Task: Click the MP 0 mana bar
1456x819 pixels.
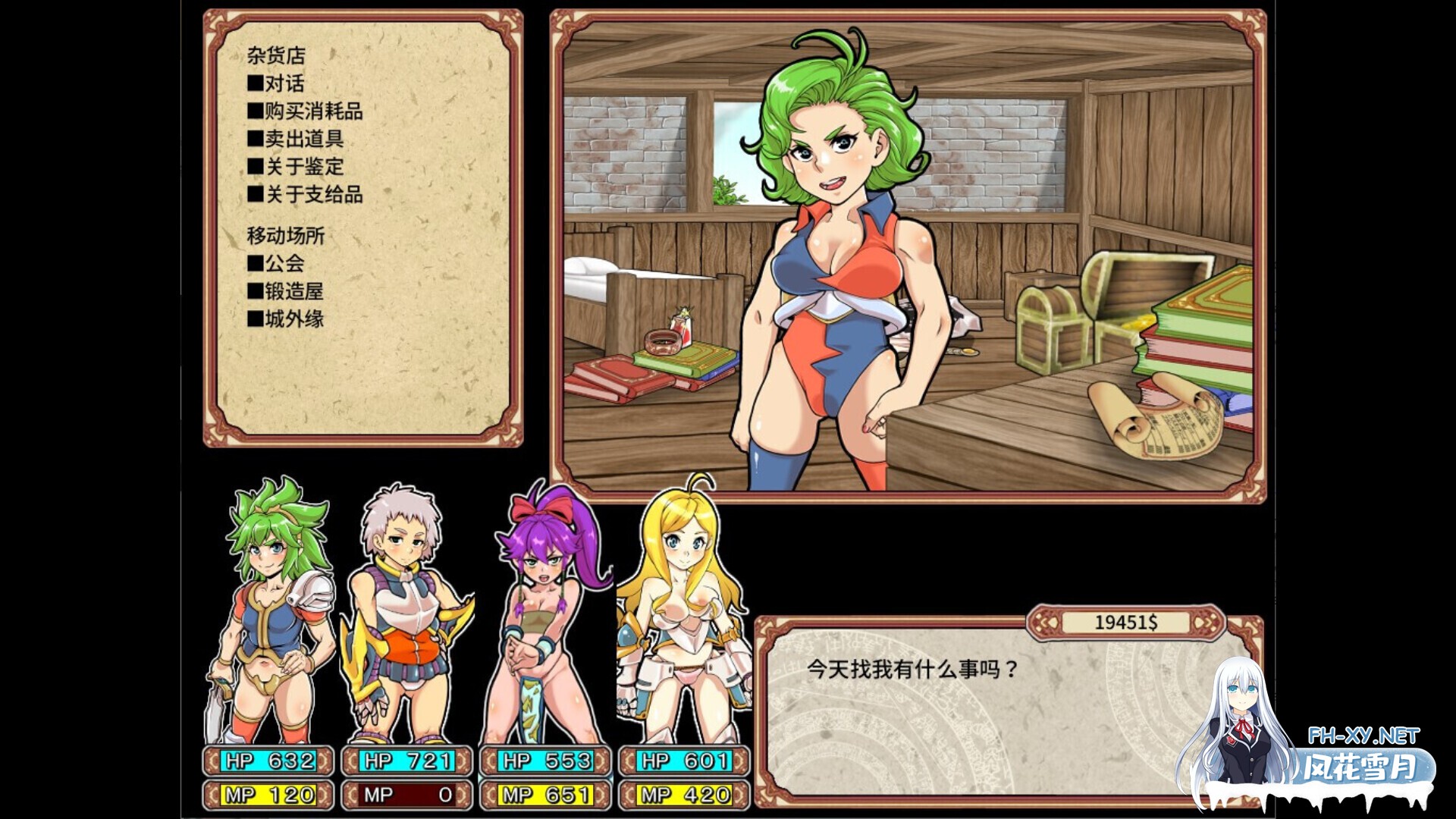Action: [406, 795]
